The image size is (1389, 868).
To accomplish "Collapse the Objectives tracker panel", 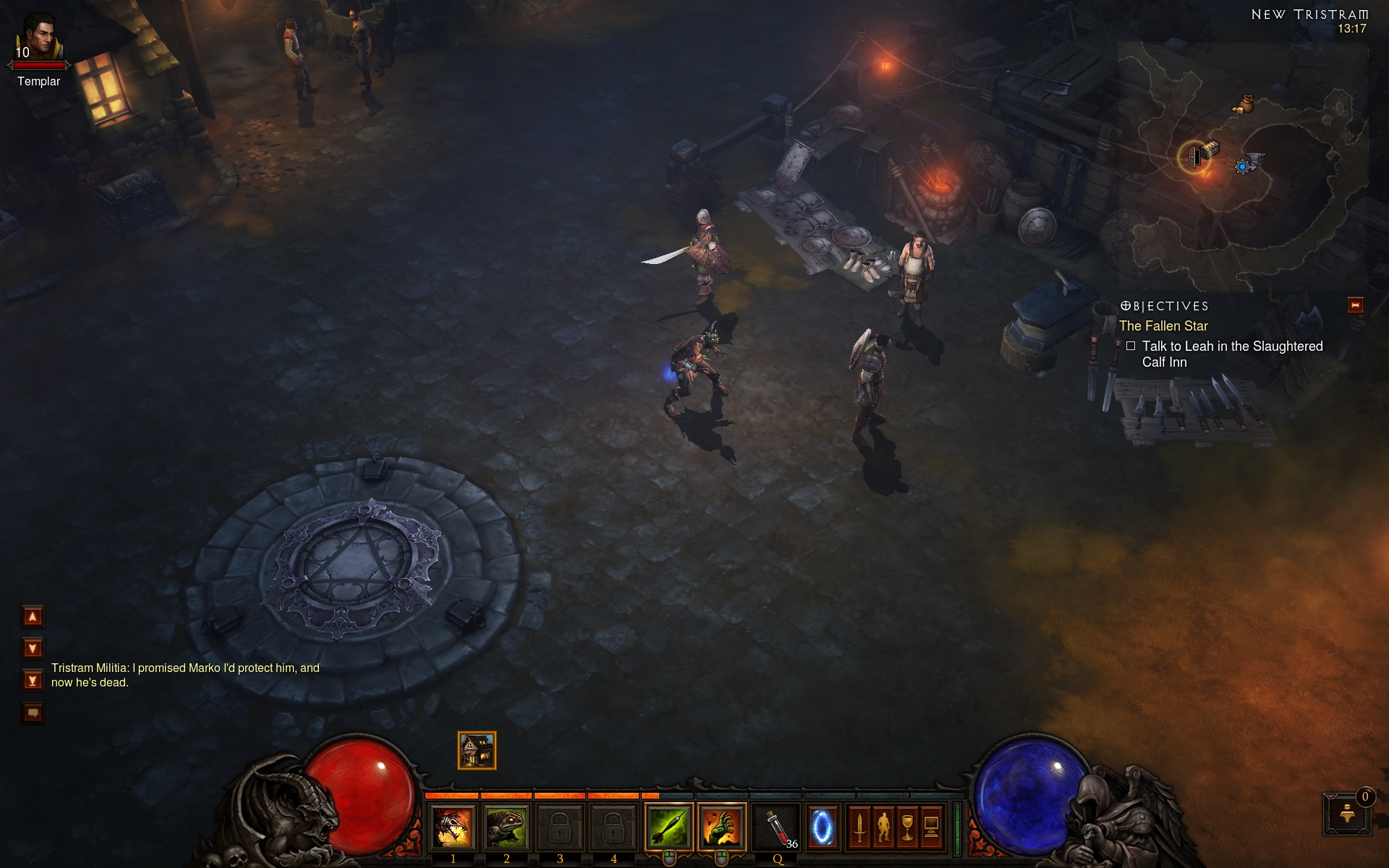I will click(x=1355, y=305).
